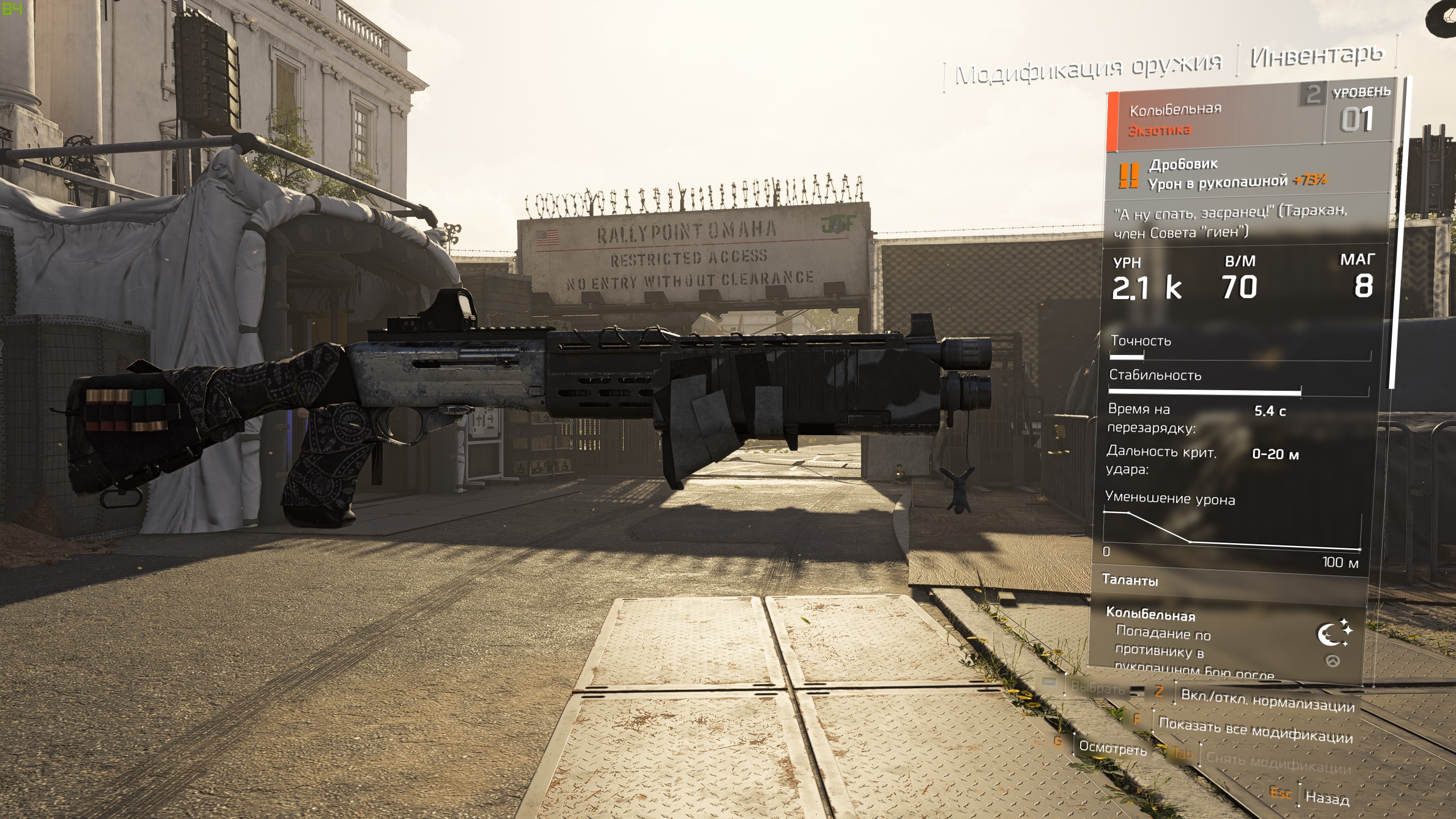Choose the Выбрать option
The width and height of the screenshot is (1456, 819).
tap(1097, 687)
